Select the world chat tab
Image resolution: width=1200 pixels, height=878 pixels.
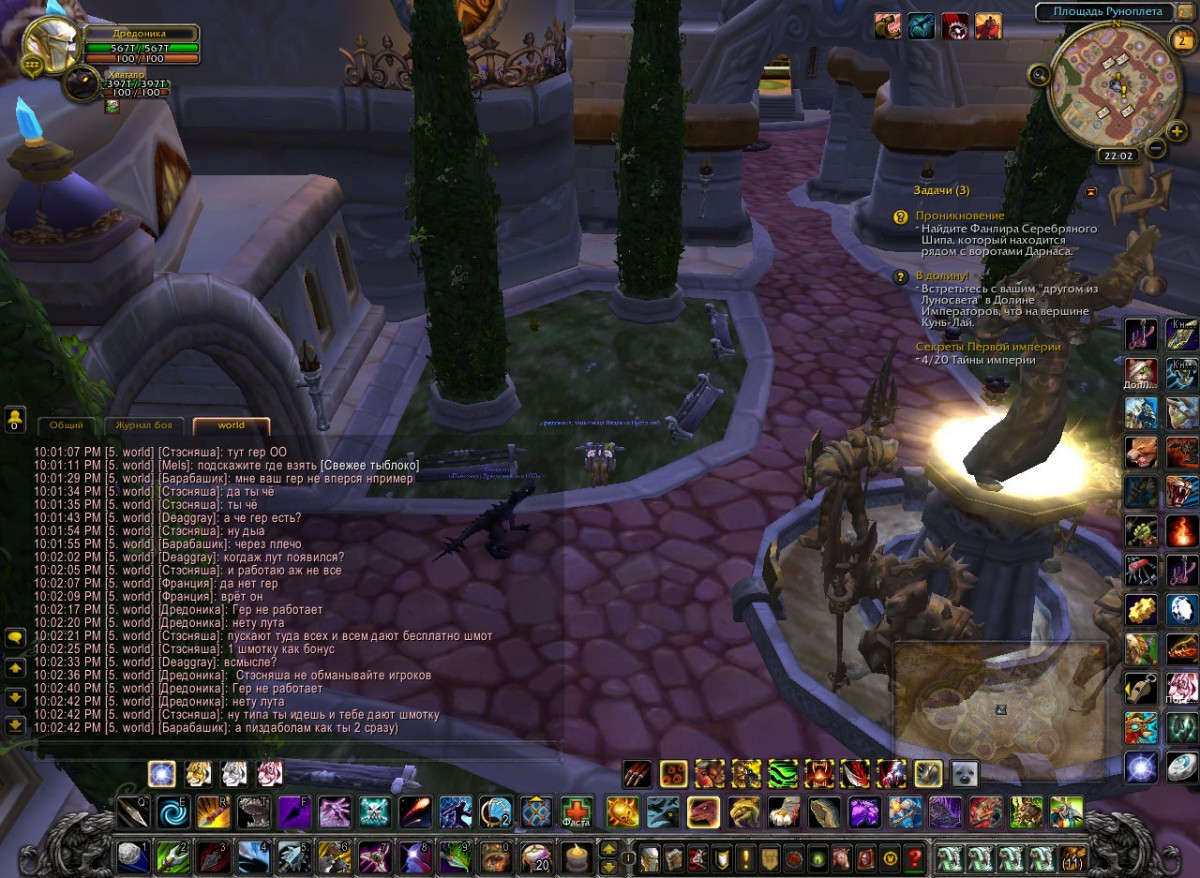coord(231,425)
